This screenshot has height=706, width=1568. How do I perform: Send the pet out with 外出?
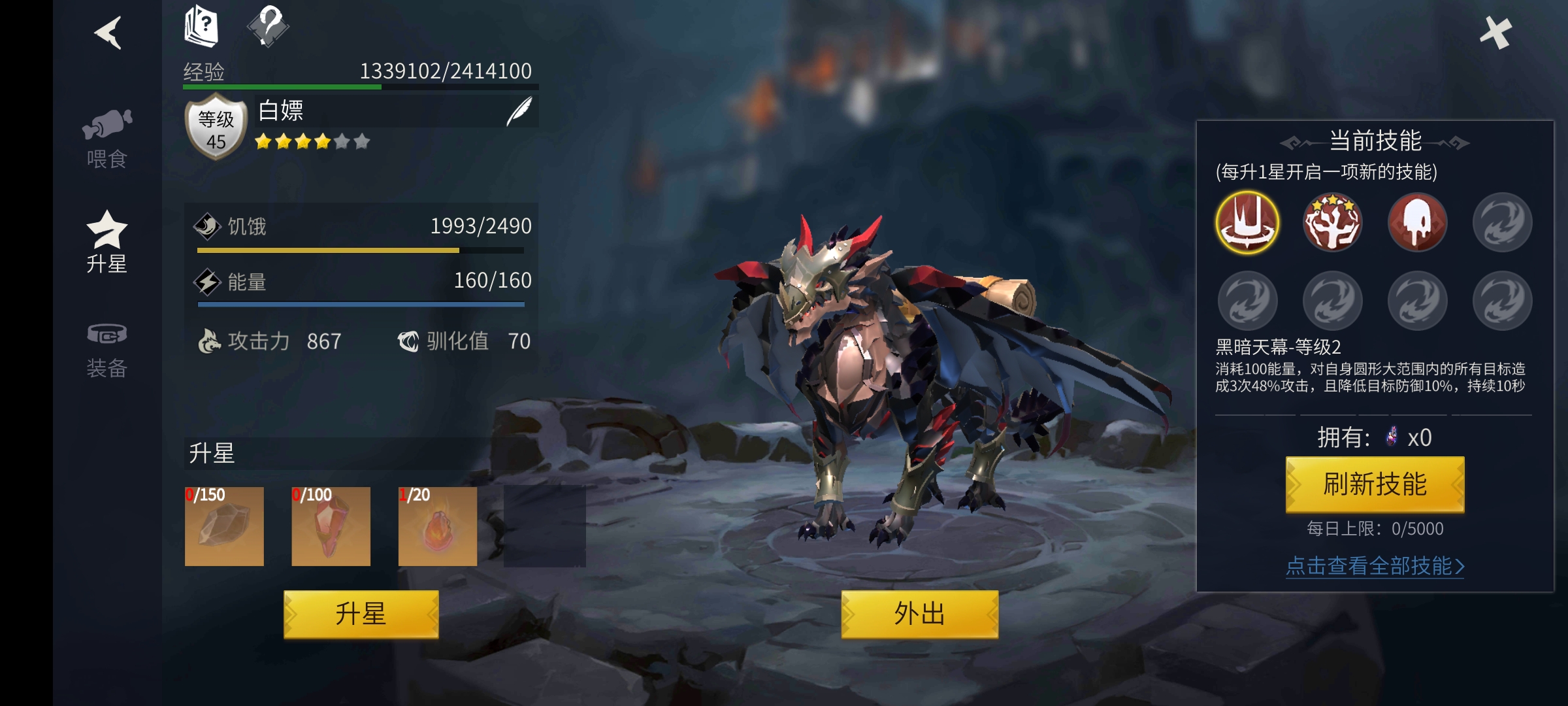[919, 614]
